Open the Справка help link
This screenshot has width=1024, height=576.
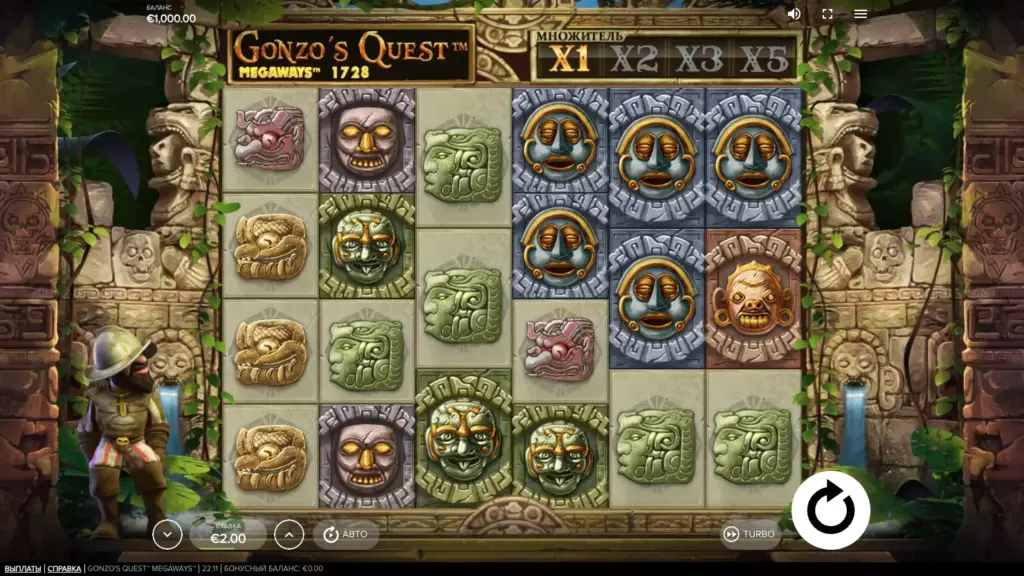point(65,568)
